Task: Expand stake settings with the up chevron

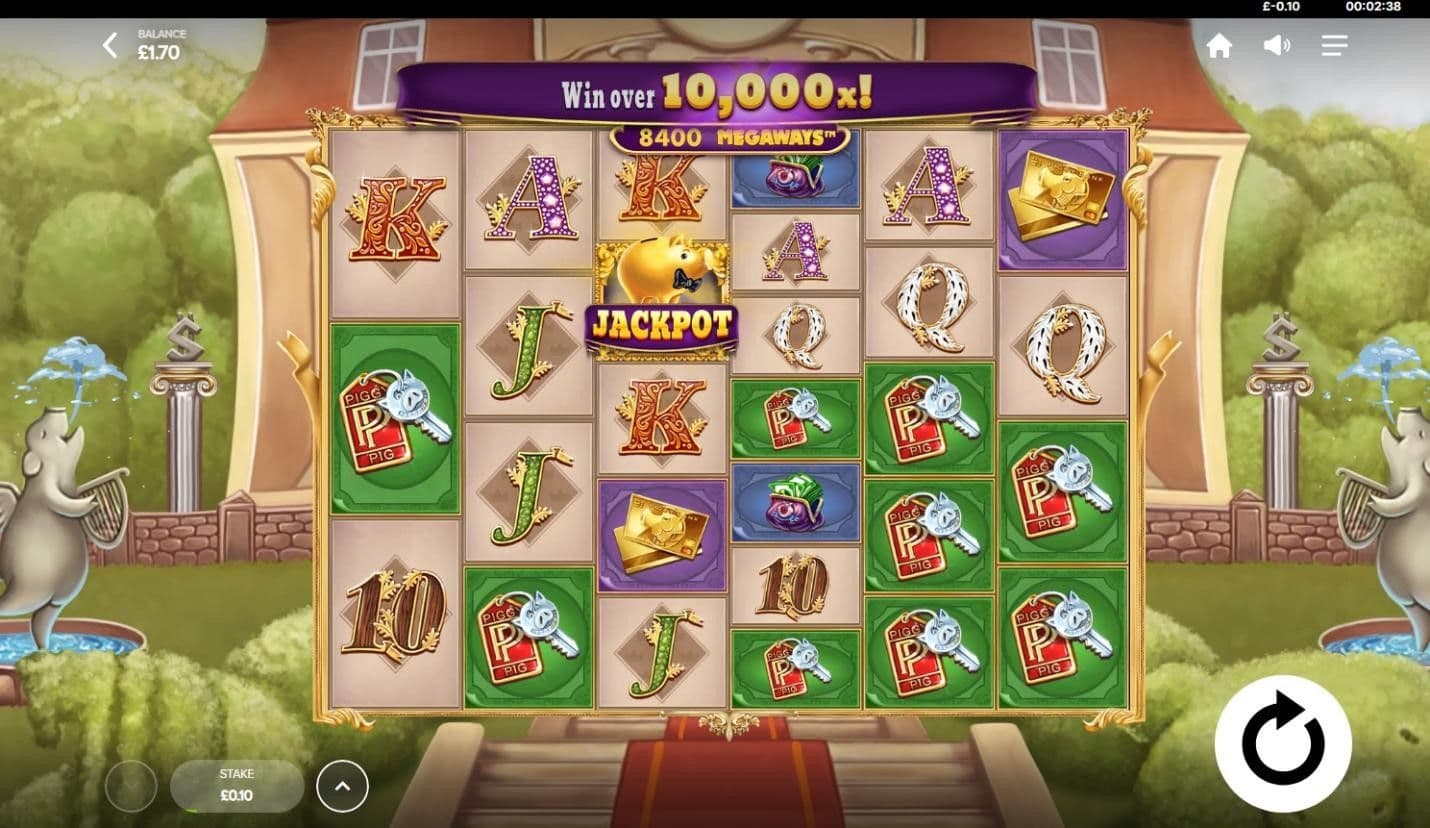Action: coord(342,786)
